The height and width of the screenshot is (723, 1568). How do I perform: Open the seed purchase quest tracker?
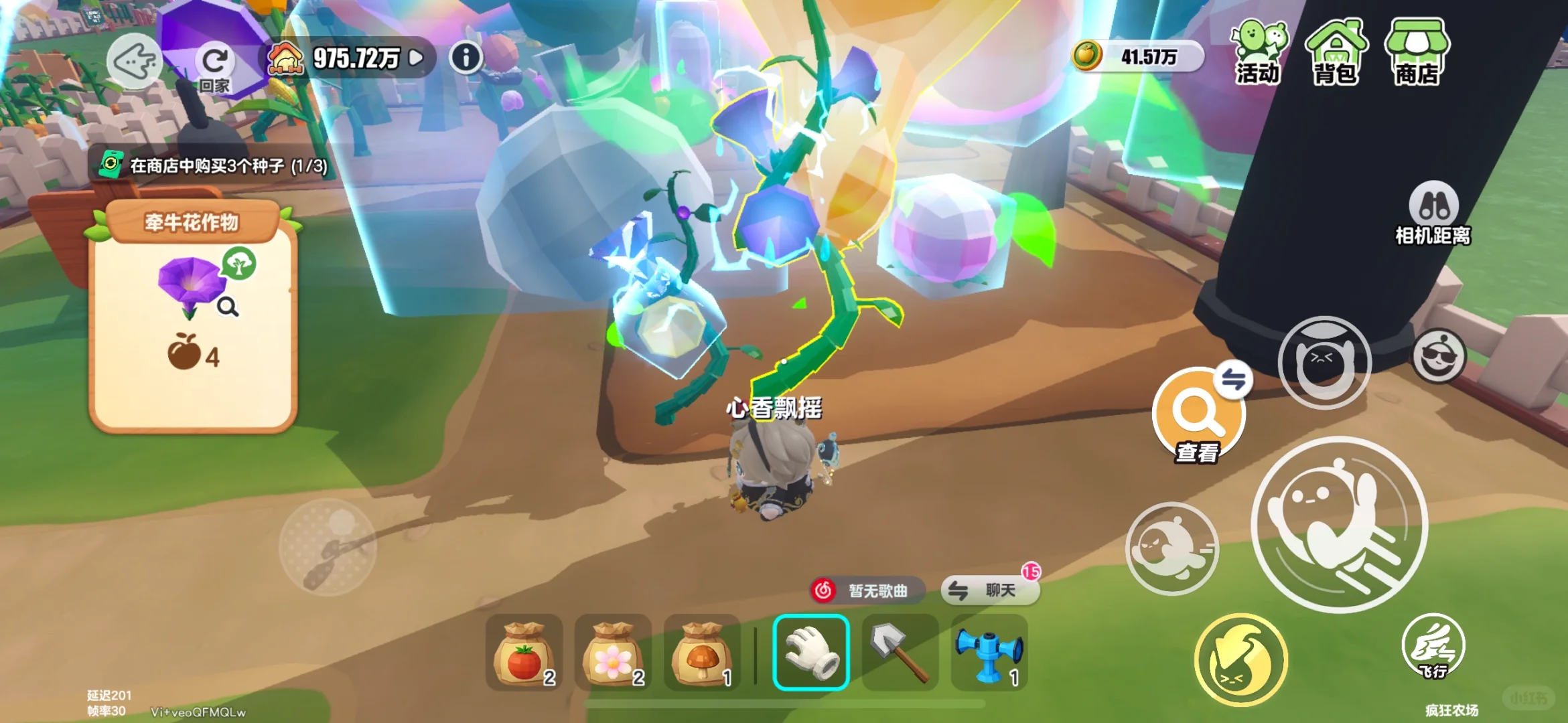(x=214, y=165)
